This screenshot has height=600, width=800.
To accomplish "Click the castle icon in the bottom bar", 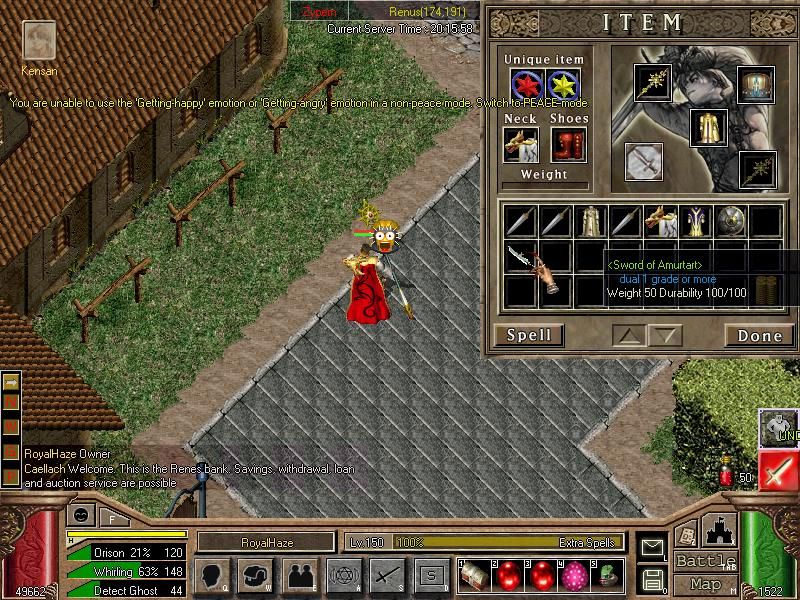I will pyautogui.click(x=720, y=531).
